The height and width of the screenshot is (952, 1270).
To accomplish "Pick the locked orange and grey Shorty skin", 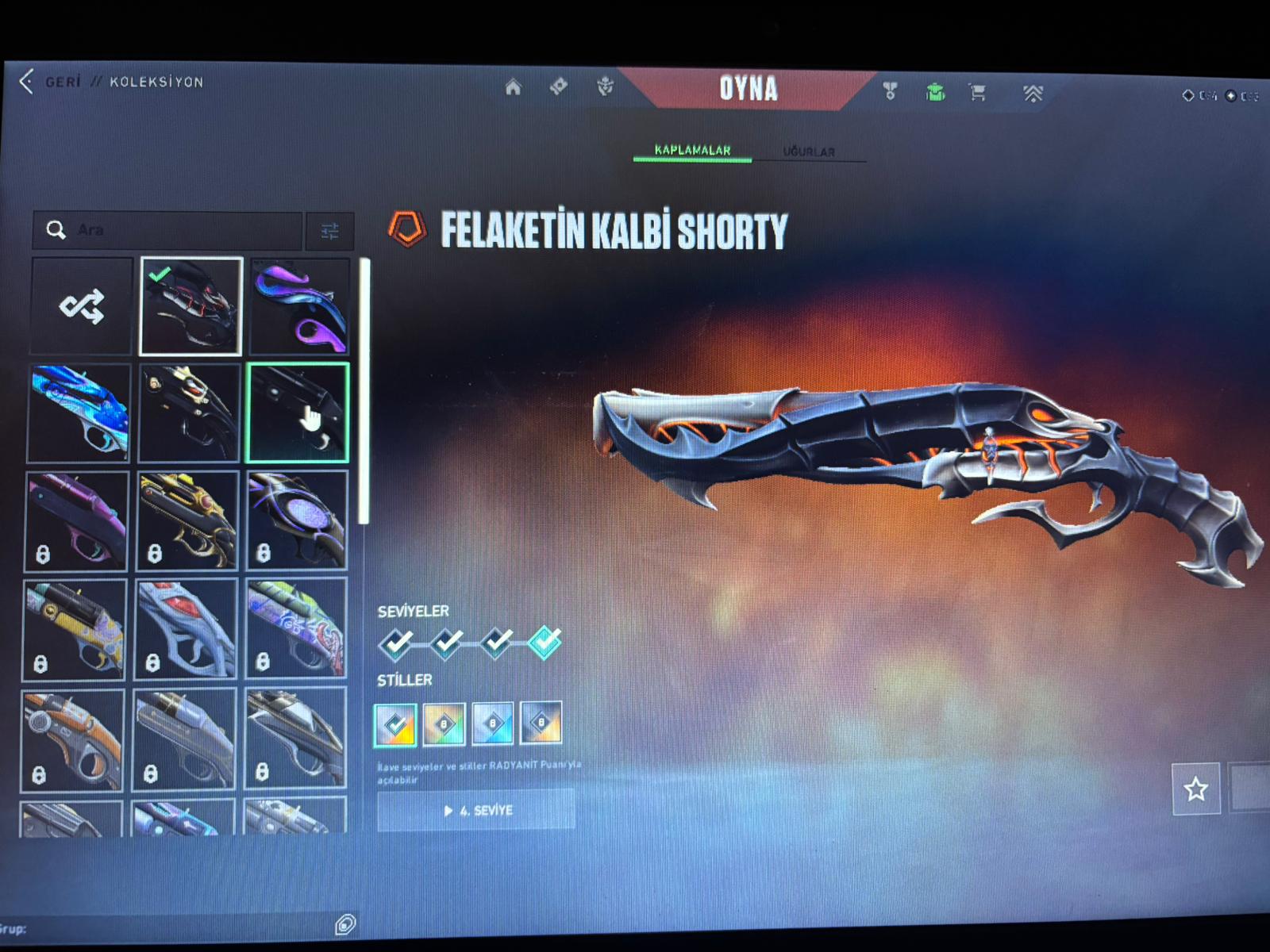I will (72, 739).
